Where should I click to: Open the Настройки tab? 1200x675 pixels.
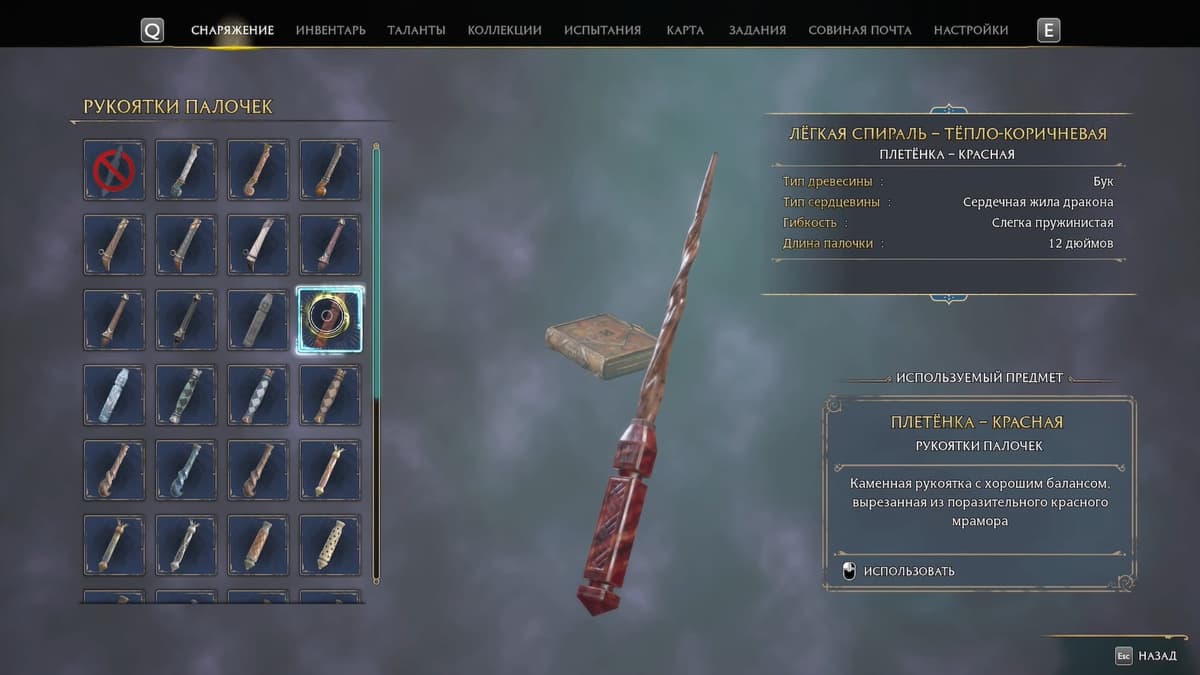tap(971, 30)
